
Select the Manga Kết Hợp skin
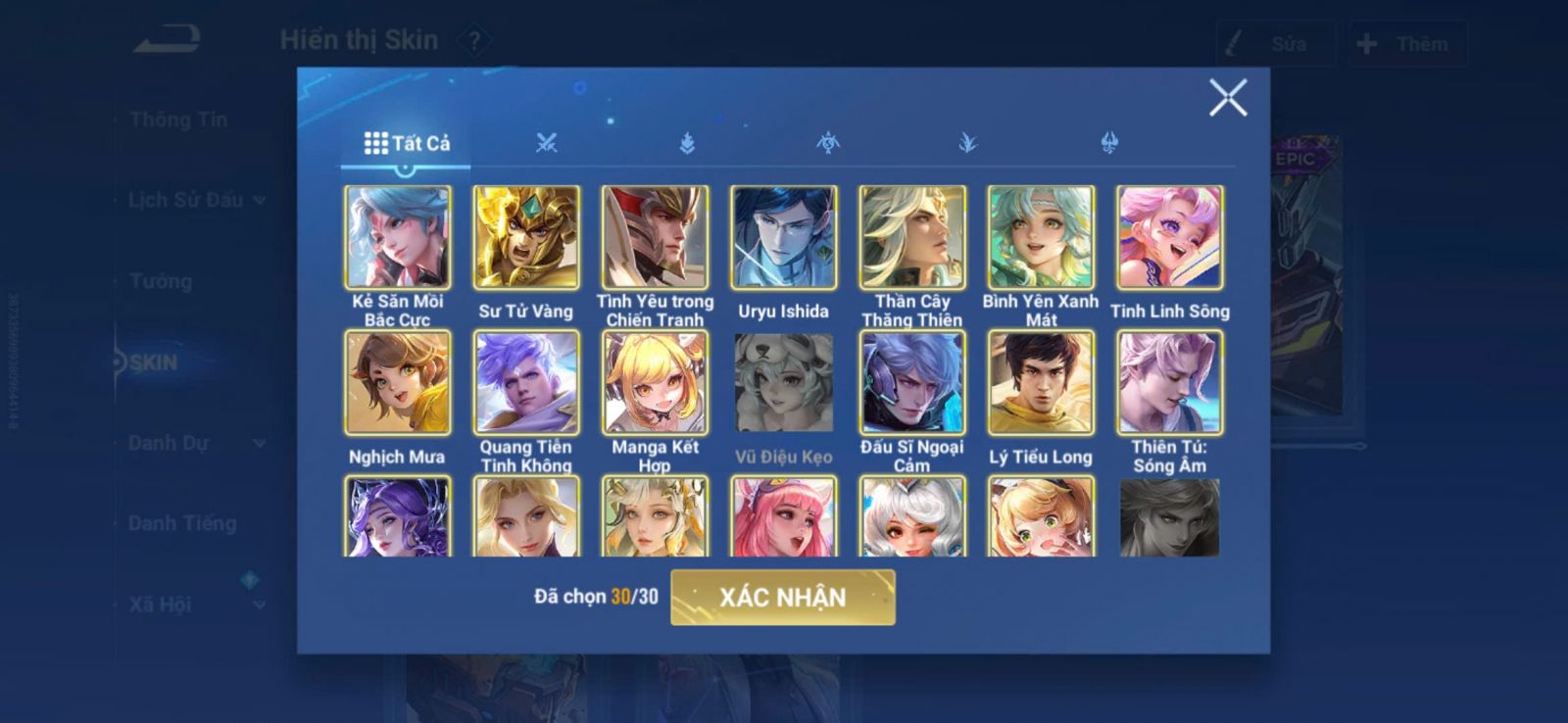(655, 383)
